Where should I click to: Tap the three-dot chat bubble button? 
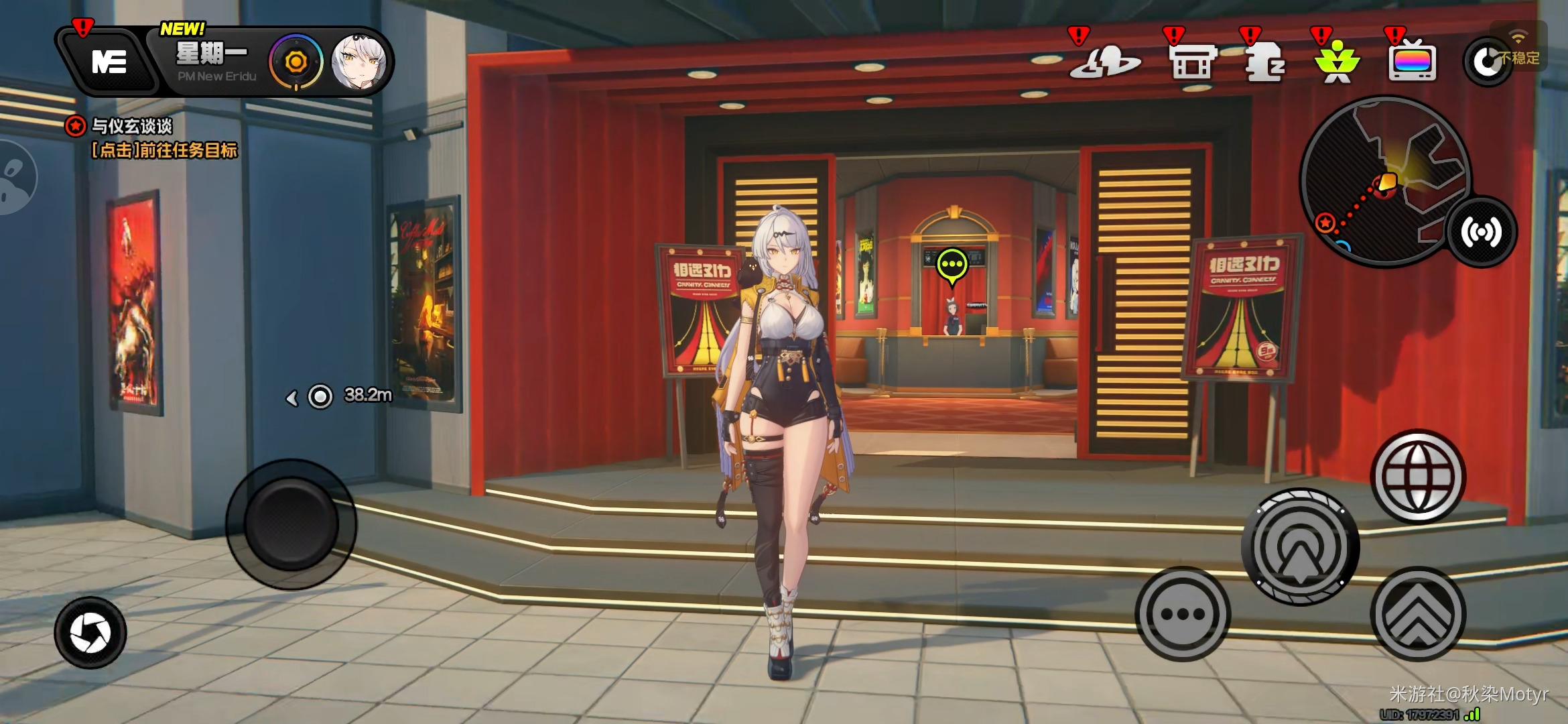(1182, 613)
